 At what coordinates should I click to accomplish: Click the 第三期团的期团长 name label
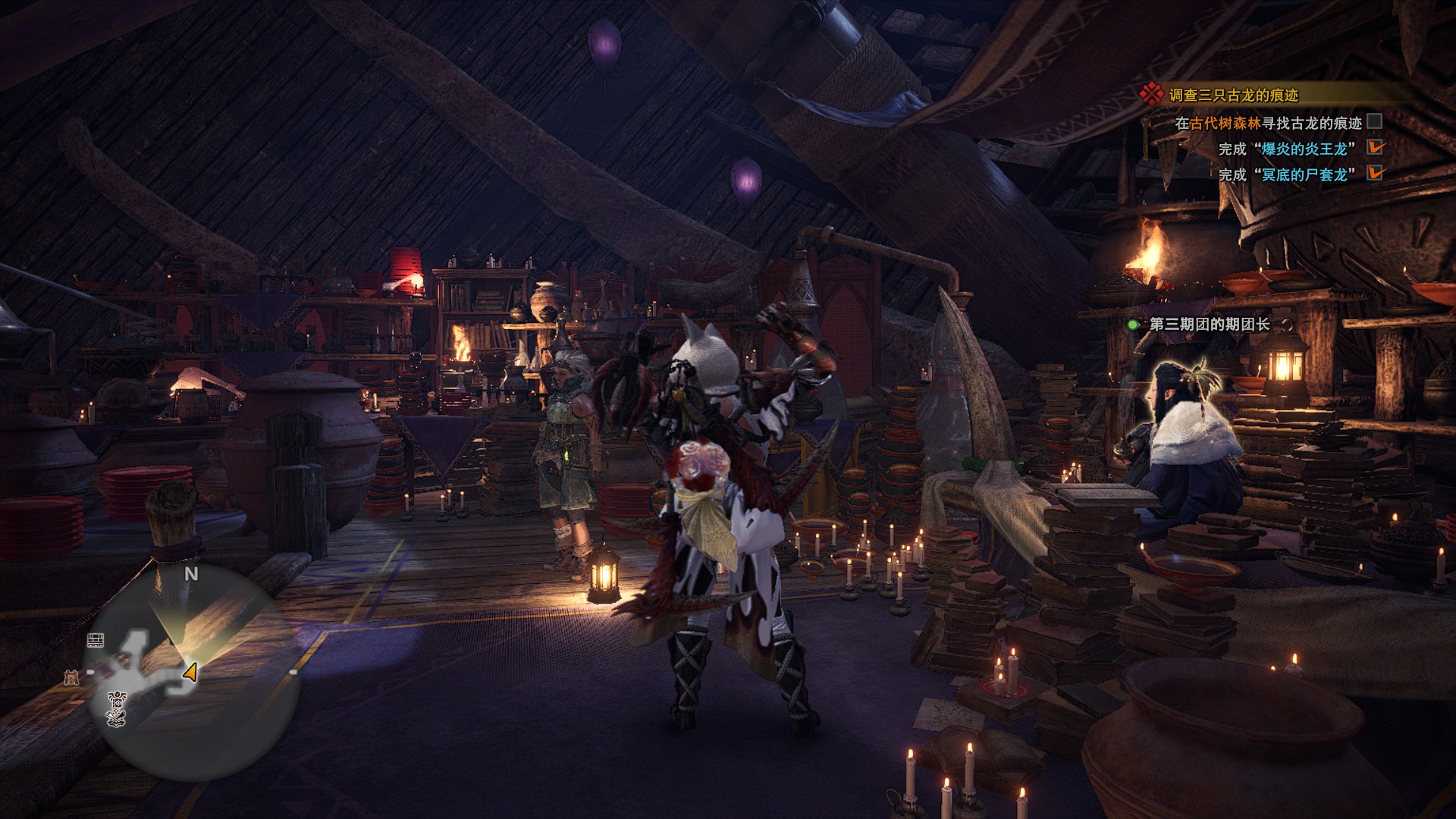point(1210,325)
